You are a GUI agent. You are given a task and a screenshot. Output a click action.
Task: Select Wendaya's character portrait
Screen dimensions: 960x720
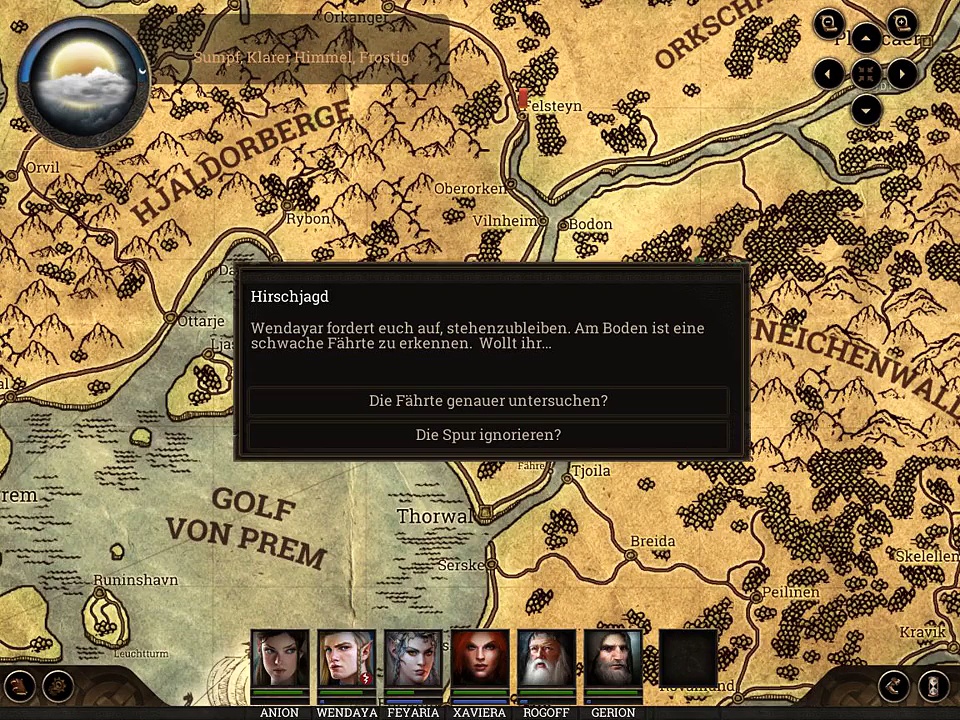[x=346, y=658]
